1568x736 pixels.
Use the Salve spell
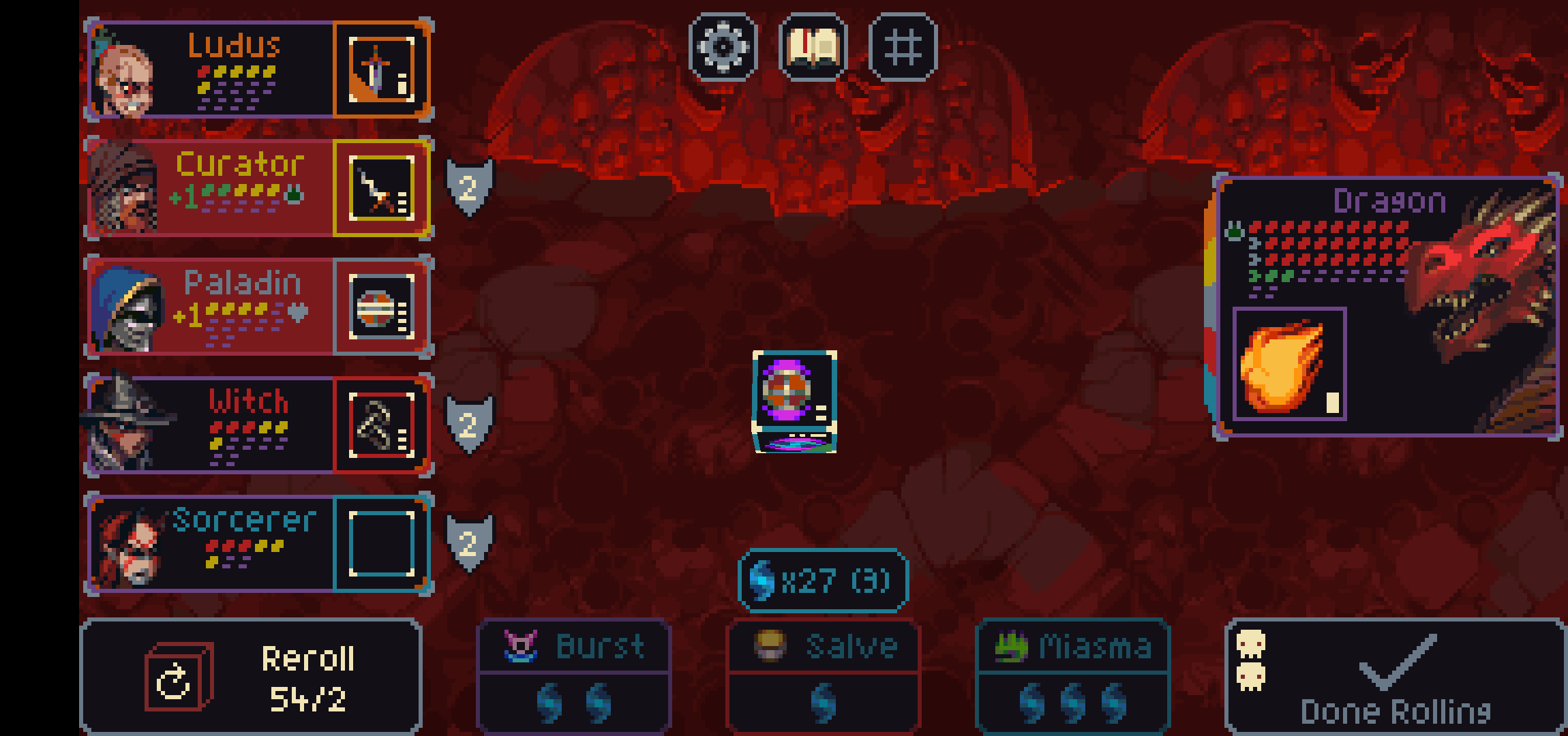(824, 676)
